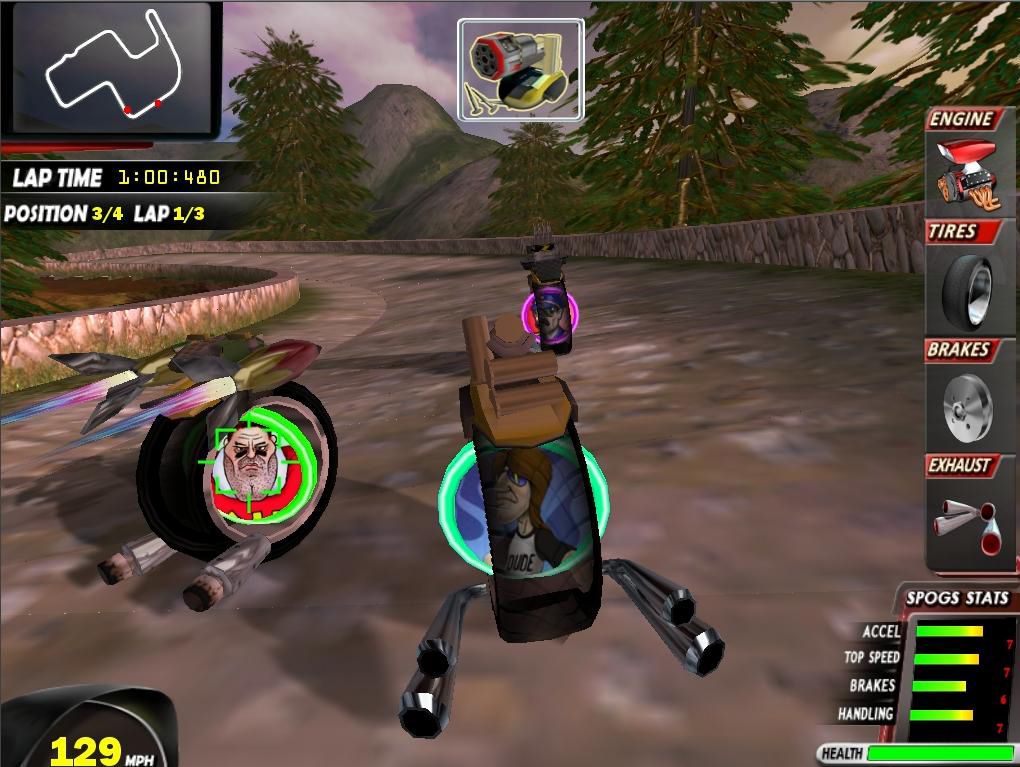1020x767 pixels.
Task: Open the Engine upgrade slot
Action: 968,172
